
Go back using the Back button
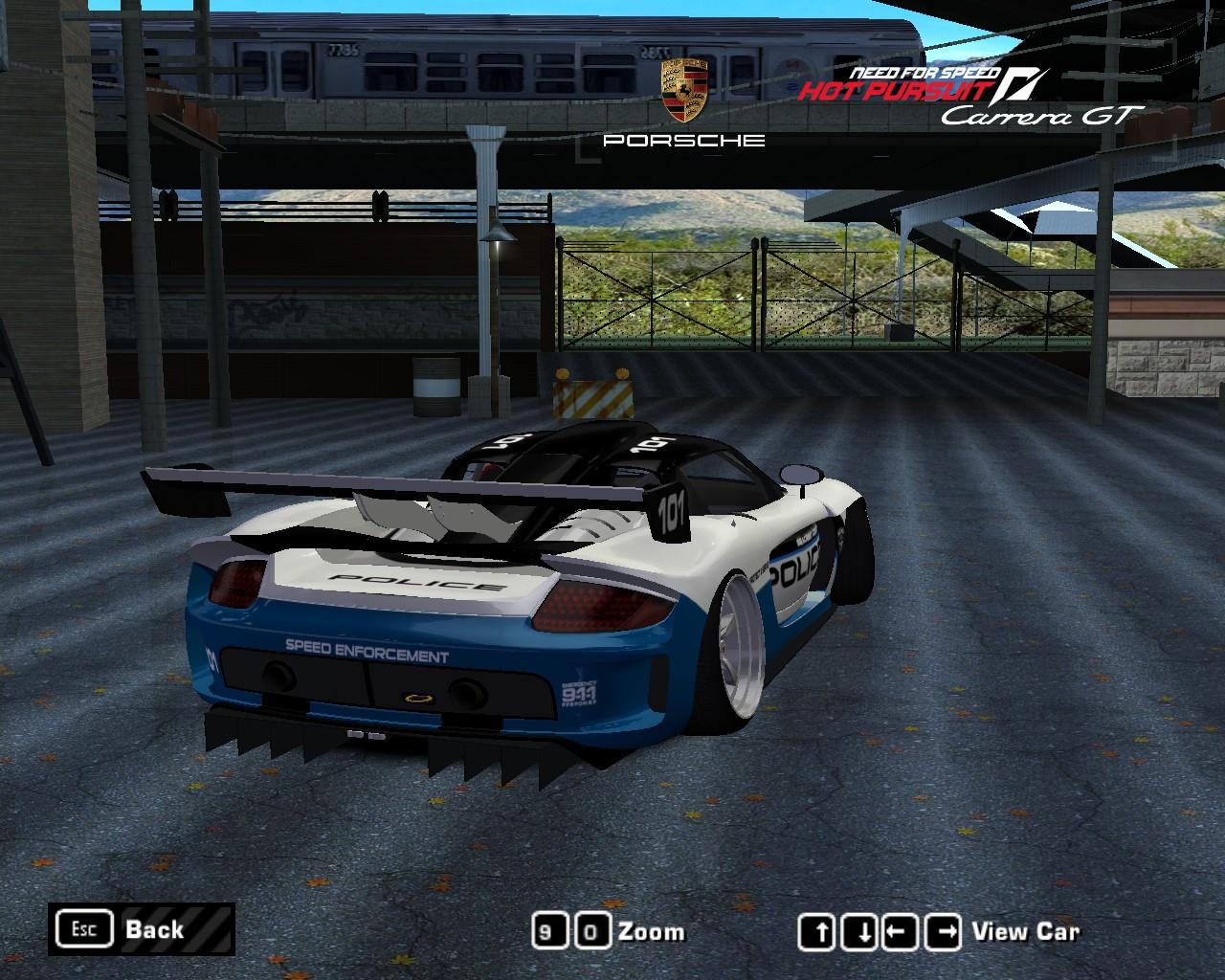pyautogui.click(x=141, y=929)
